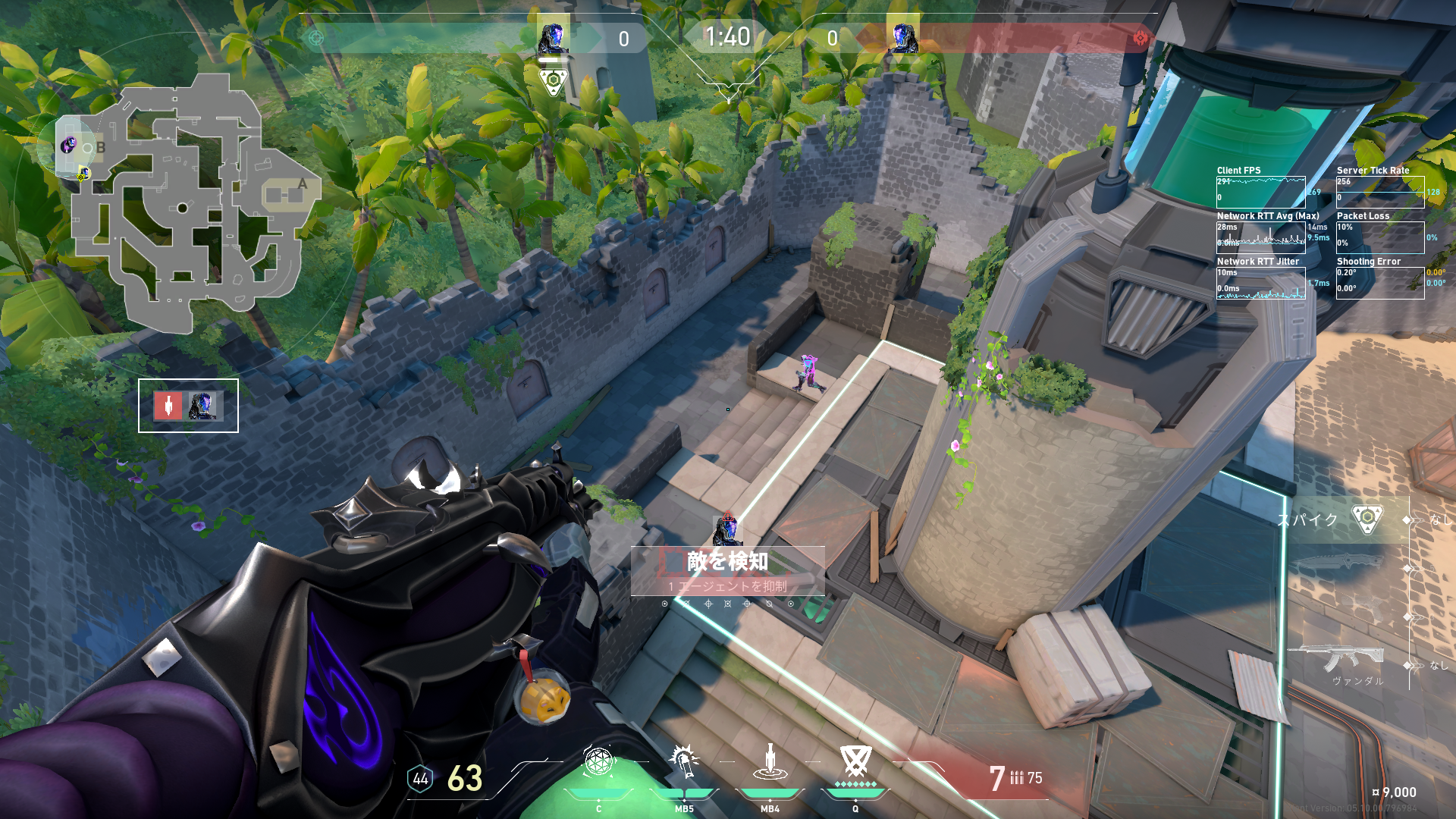Click the B site marker on minimap
The height and width of the screenshot is (819, 1456).
tap(100, 148)
